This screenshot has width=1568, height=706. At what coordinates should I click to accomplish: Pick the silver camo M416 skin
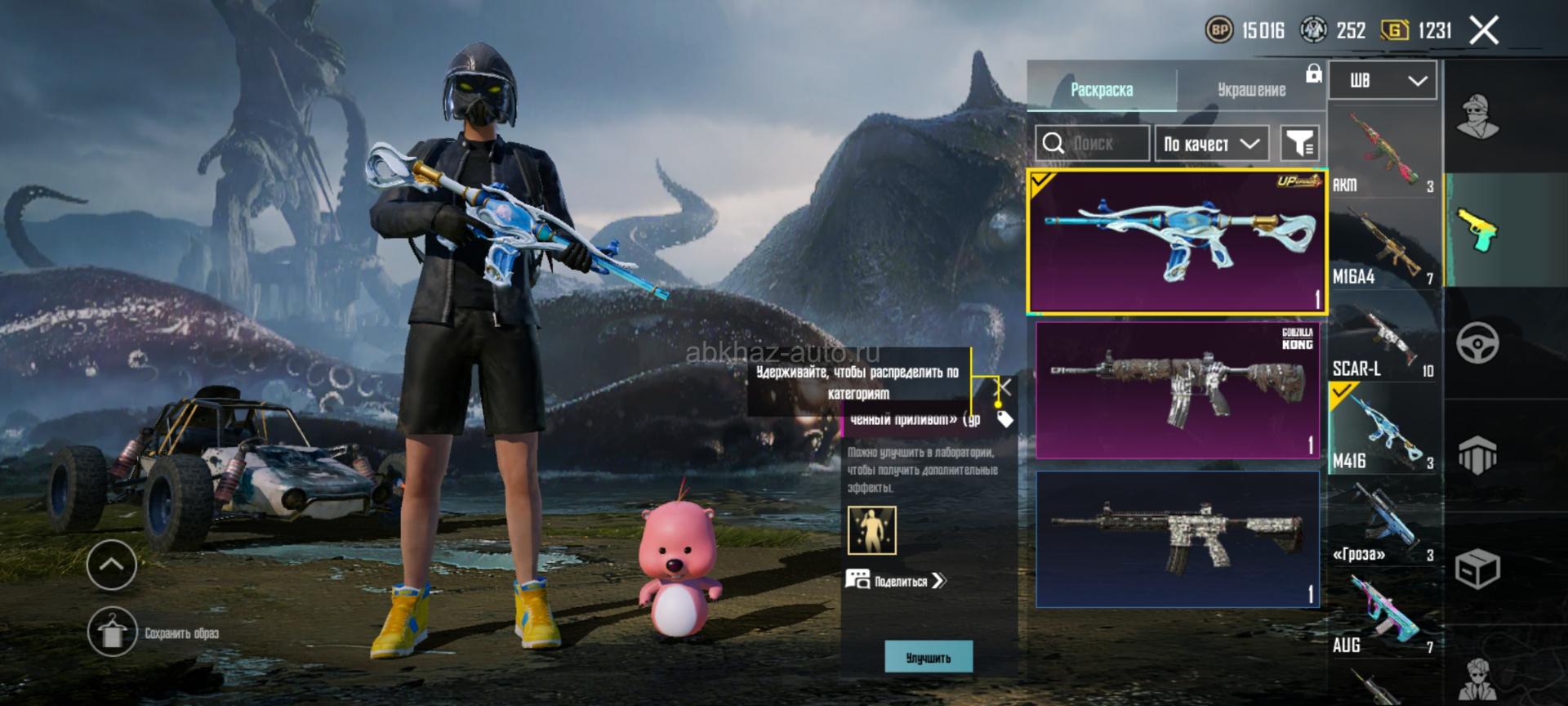pos(1176,538)
